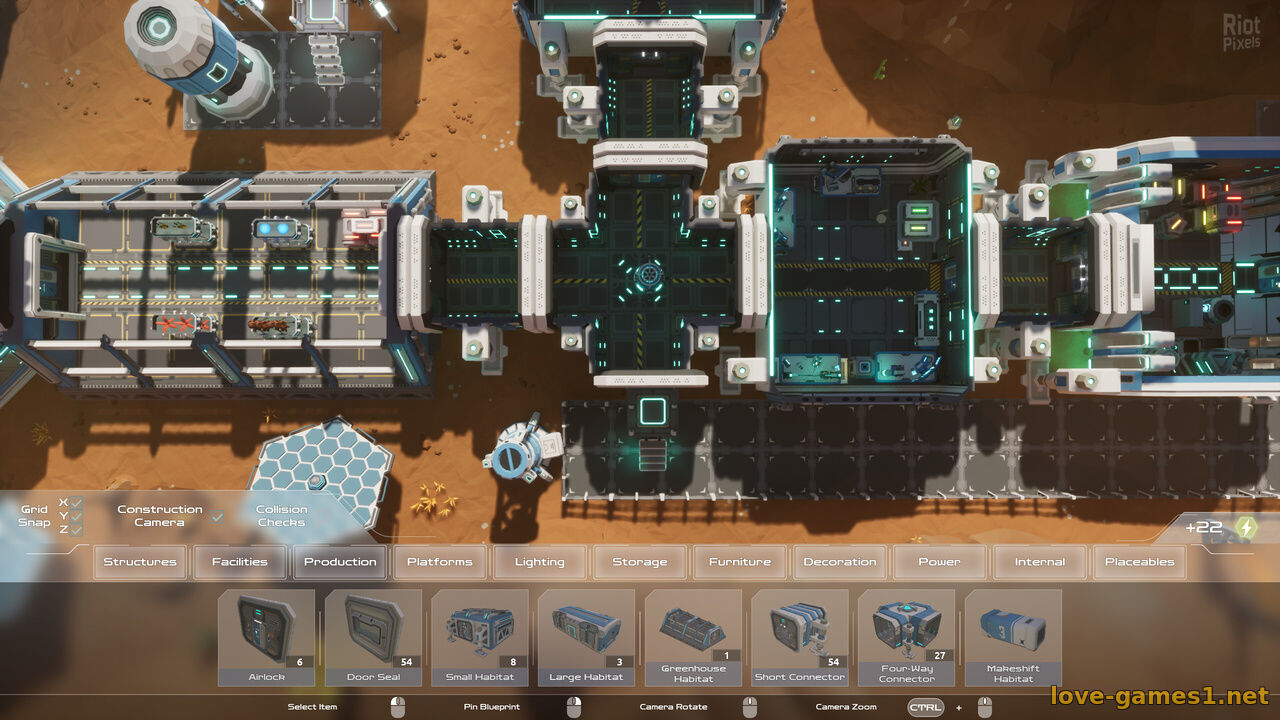This screenshot has height=720, width=1280.
Task: Pick the Four-Way Connector blueprint
Action: coord(906,637)
